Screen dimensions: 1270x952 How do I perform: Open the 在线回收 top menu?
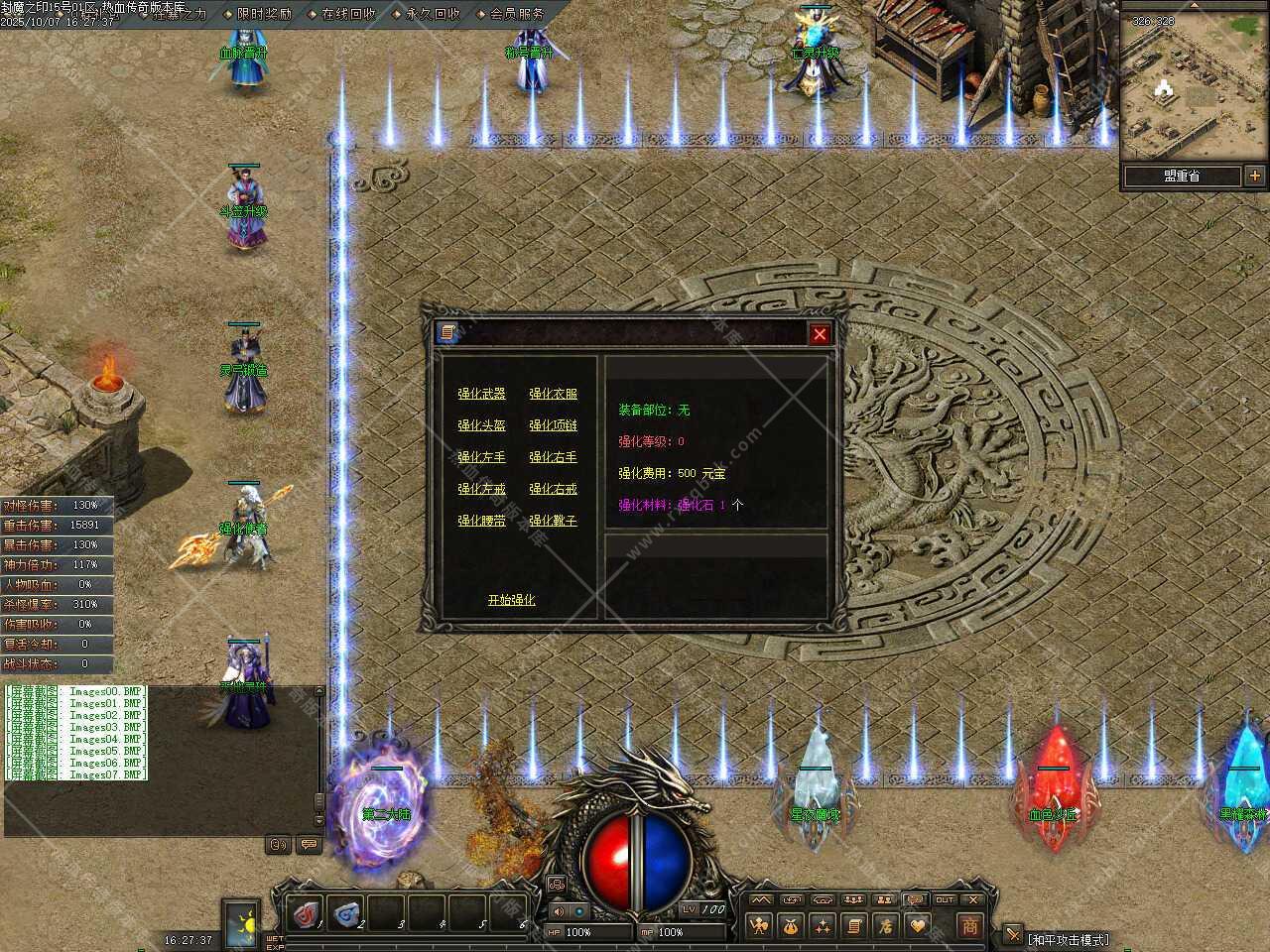coord(349,14)
